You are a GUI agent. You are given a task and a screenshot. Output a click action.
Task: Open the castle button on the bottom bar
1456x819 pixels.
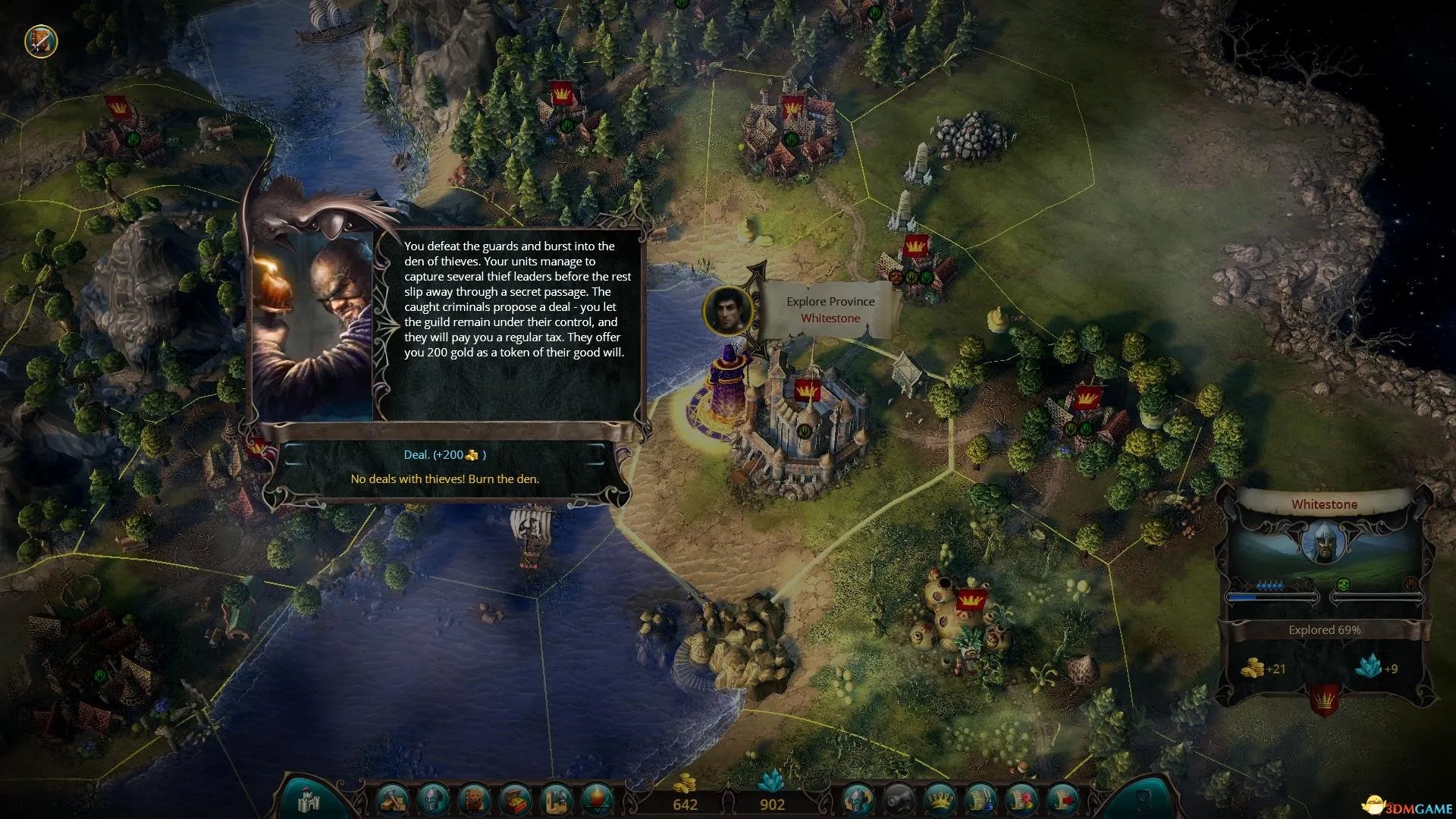(310, 801)
